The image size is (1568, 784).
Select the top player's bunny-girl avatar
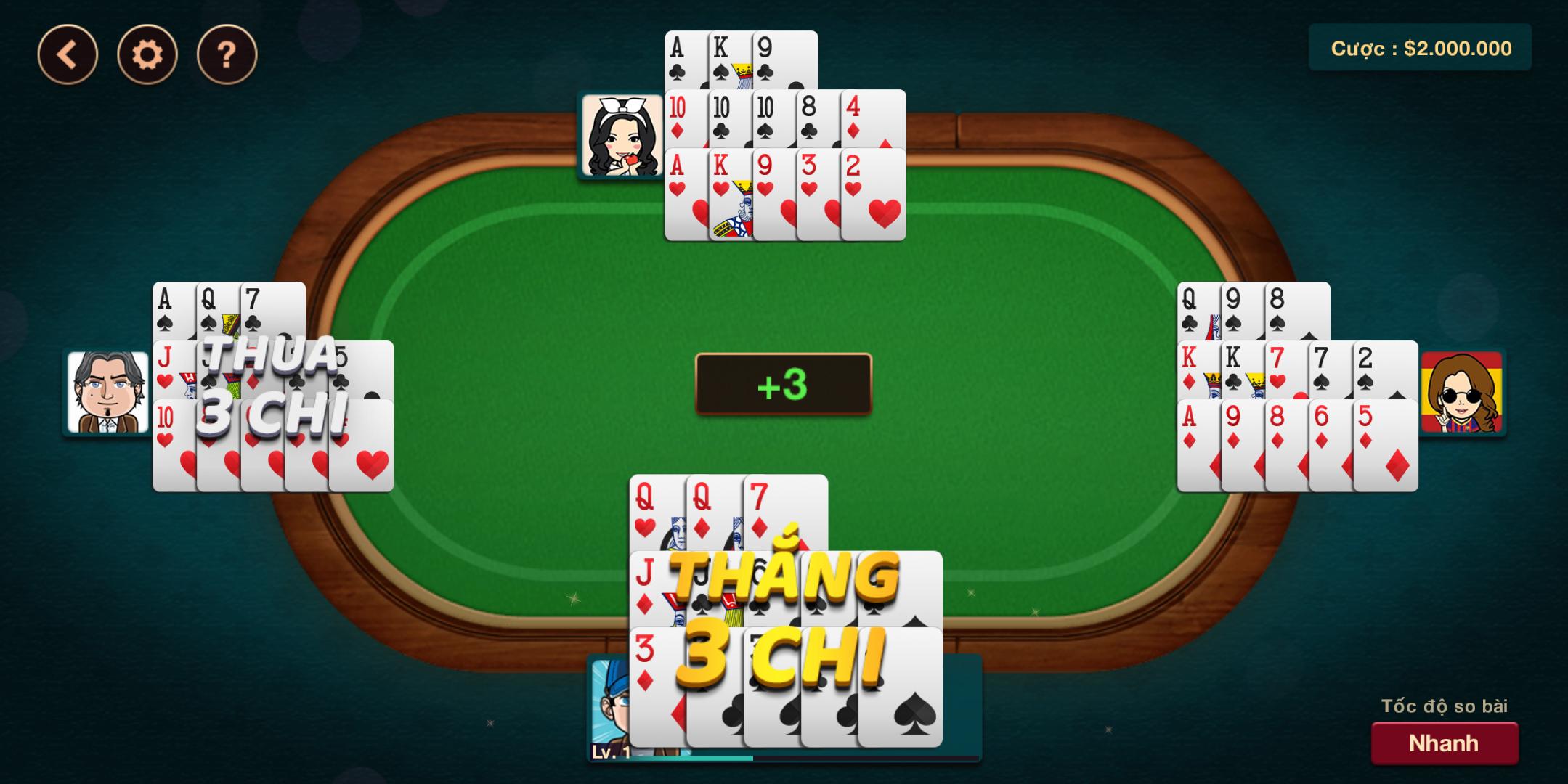pos(621,136)
